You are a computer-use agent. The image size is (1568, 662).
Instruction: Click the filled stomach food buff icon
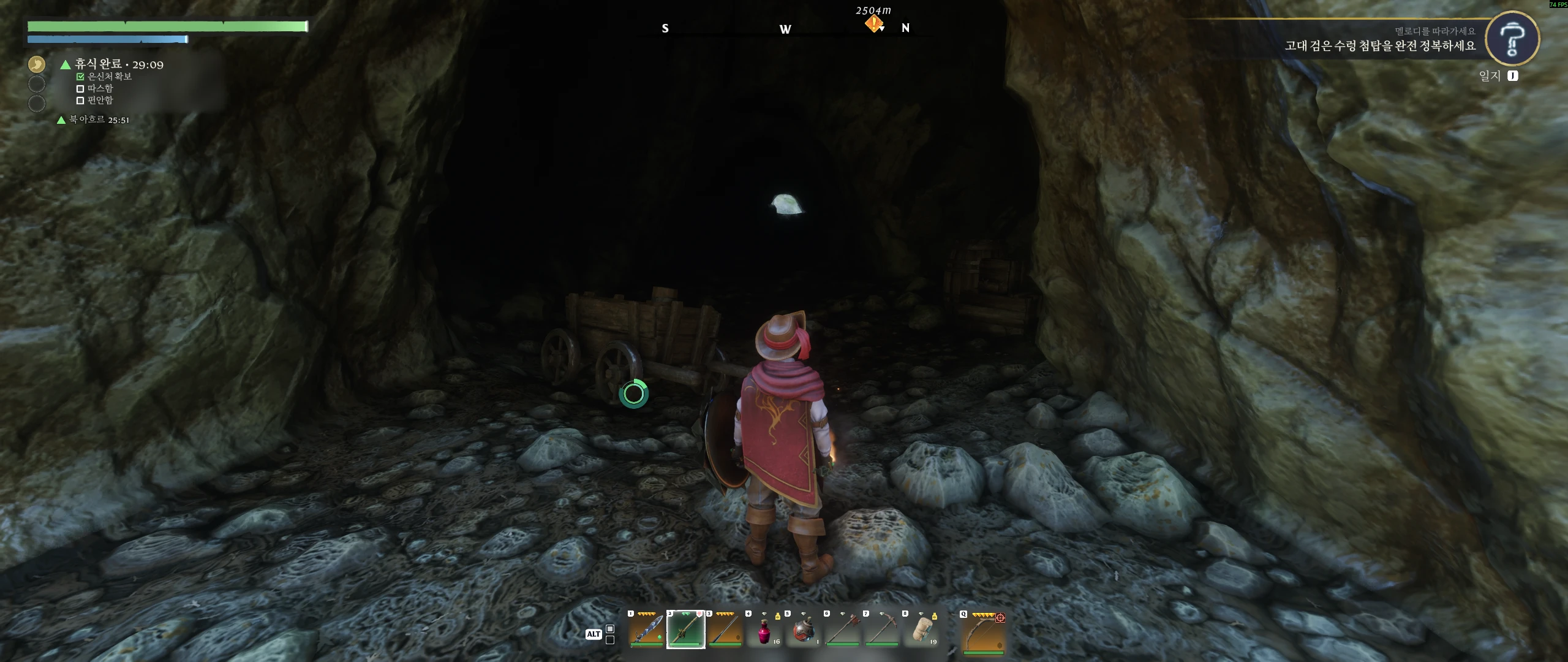(x=37, y=64)
